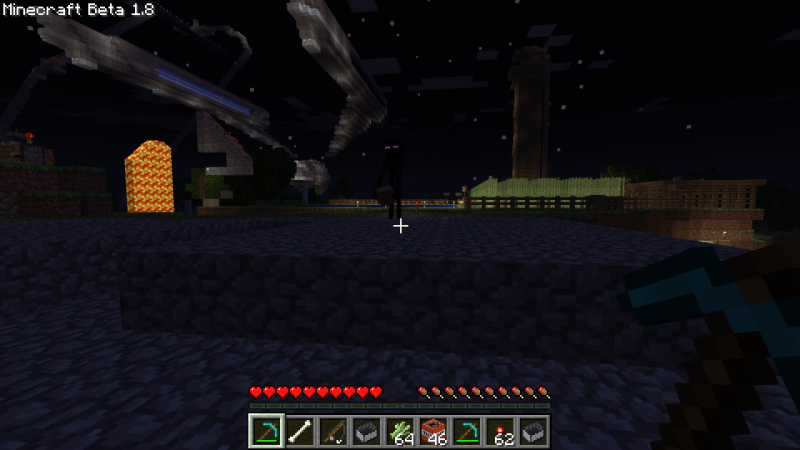Select the sugar cane stack of 64
Image resolution: width=800 pixels, height=450 pixels.
[400, 431]
